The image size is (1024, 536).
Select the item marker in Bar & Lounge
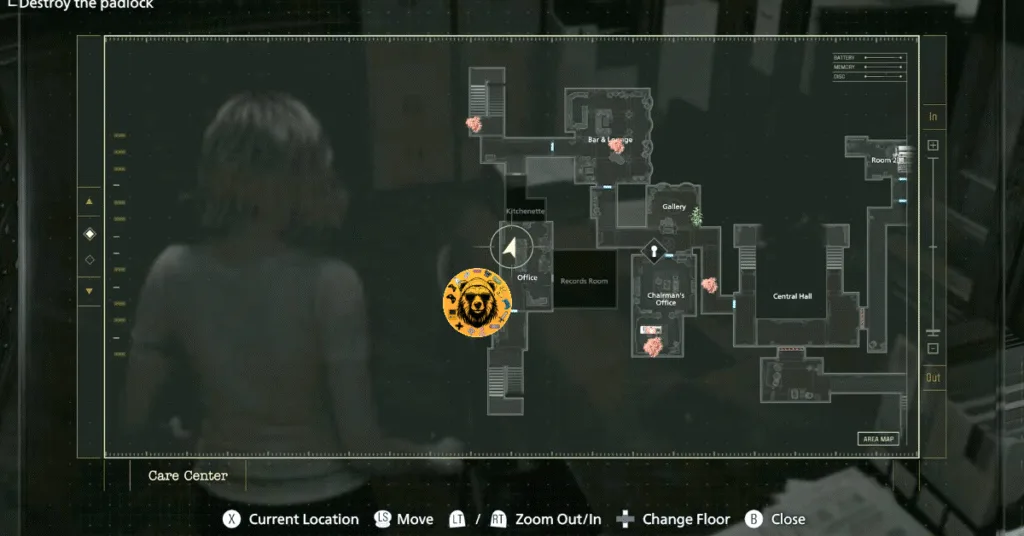click(617, 146)
